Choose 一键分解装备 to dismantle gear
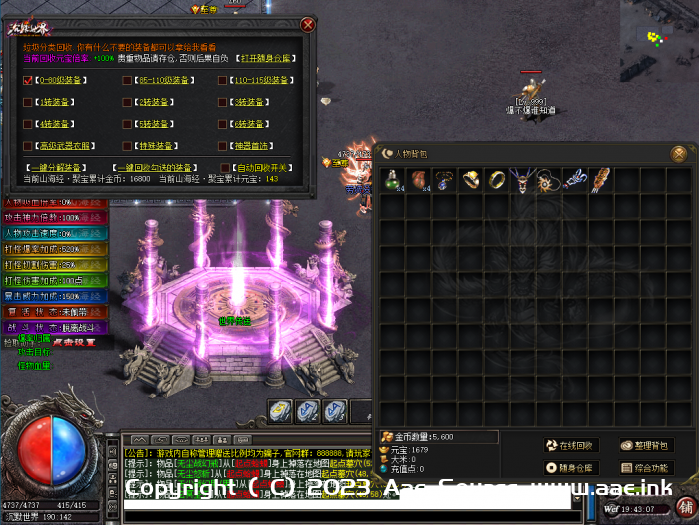This screenshot has height=525, width=699. tap(55, 168)
